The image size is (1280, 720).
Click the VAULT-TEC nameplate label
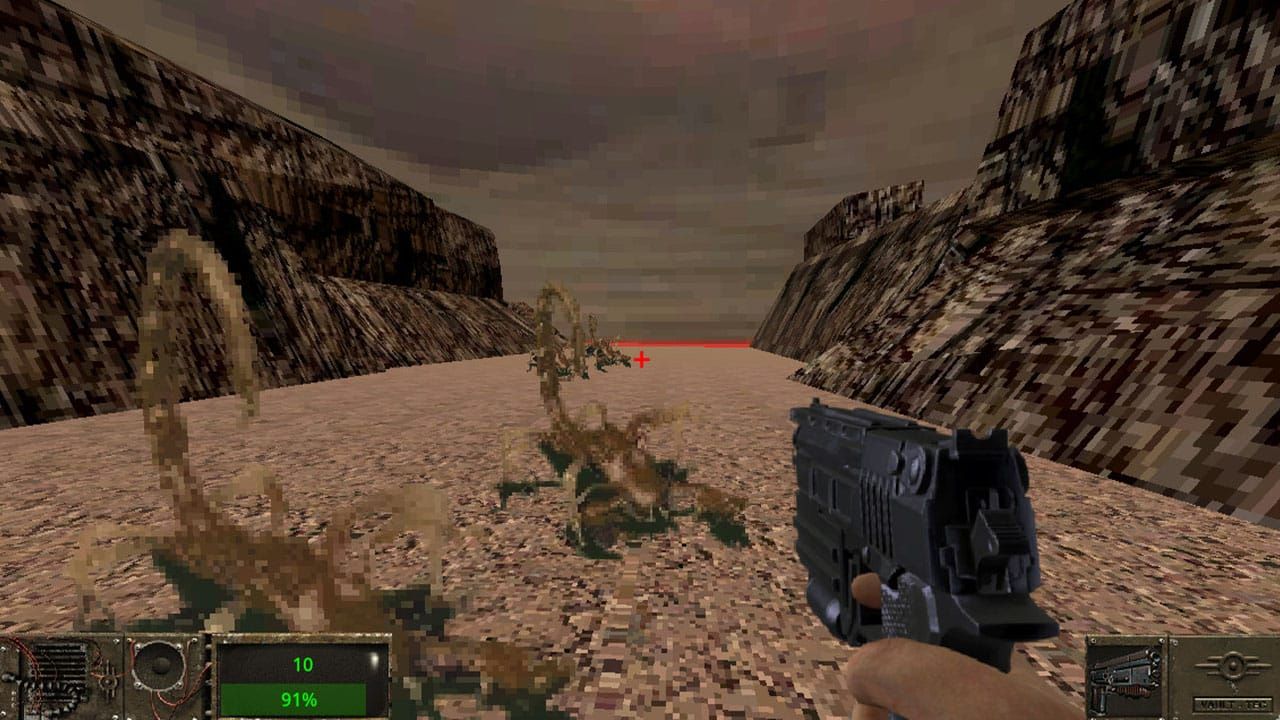1232,704
